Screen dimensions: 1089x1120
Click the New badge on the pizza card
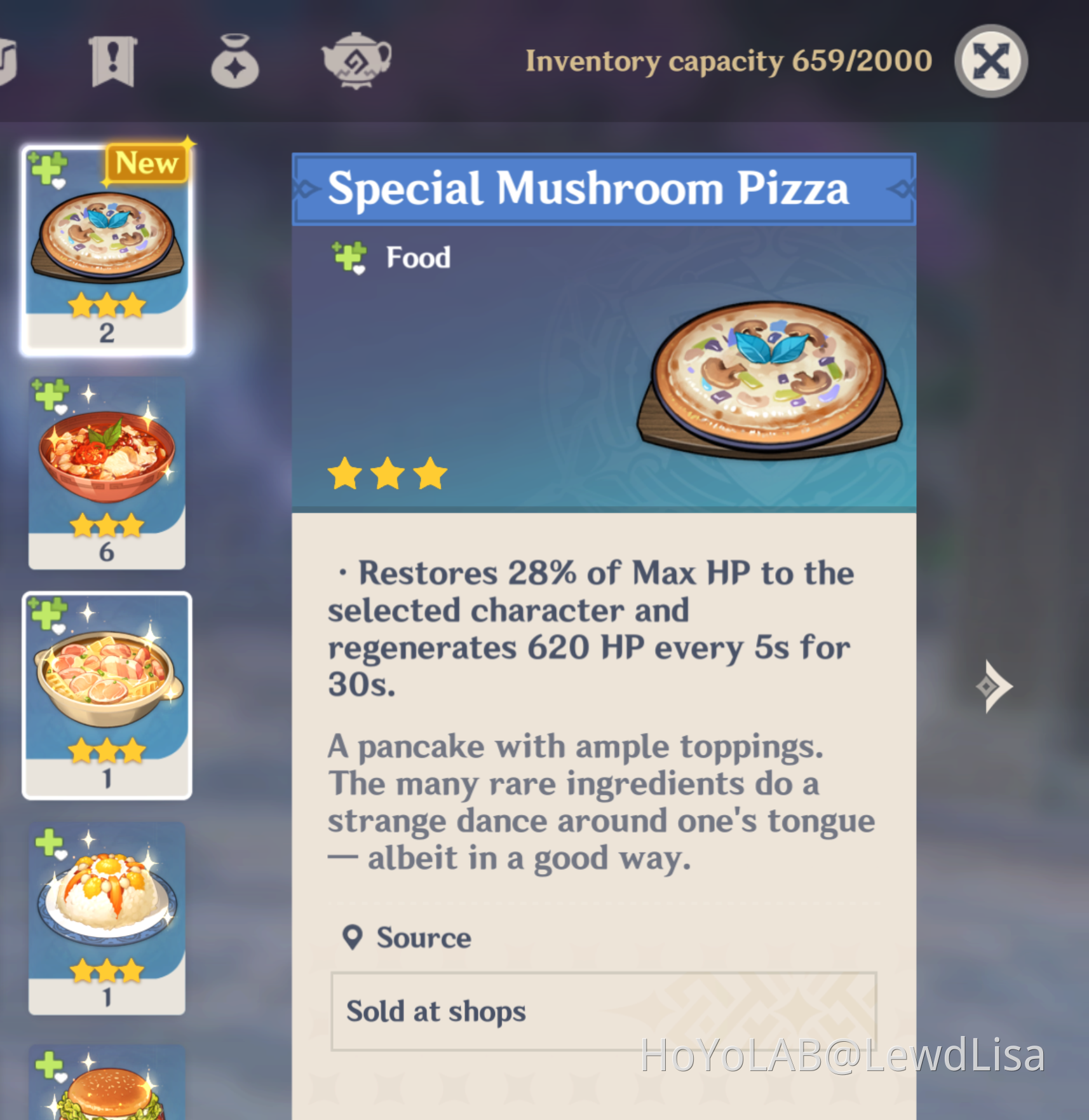(146, 163)
